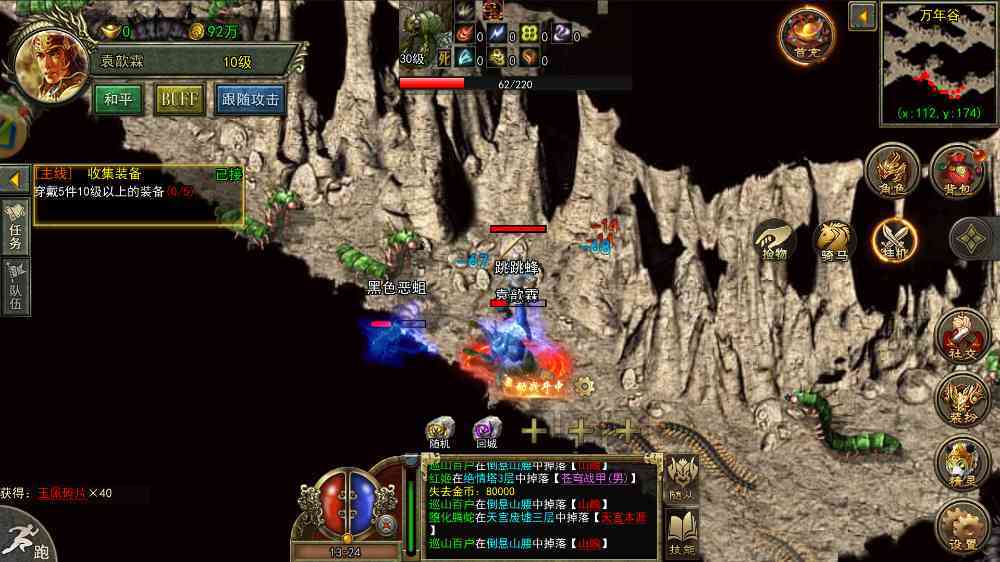
Task: Open the 收集装备 main quest tracker
Action: (139, 192)
